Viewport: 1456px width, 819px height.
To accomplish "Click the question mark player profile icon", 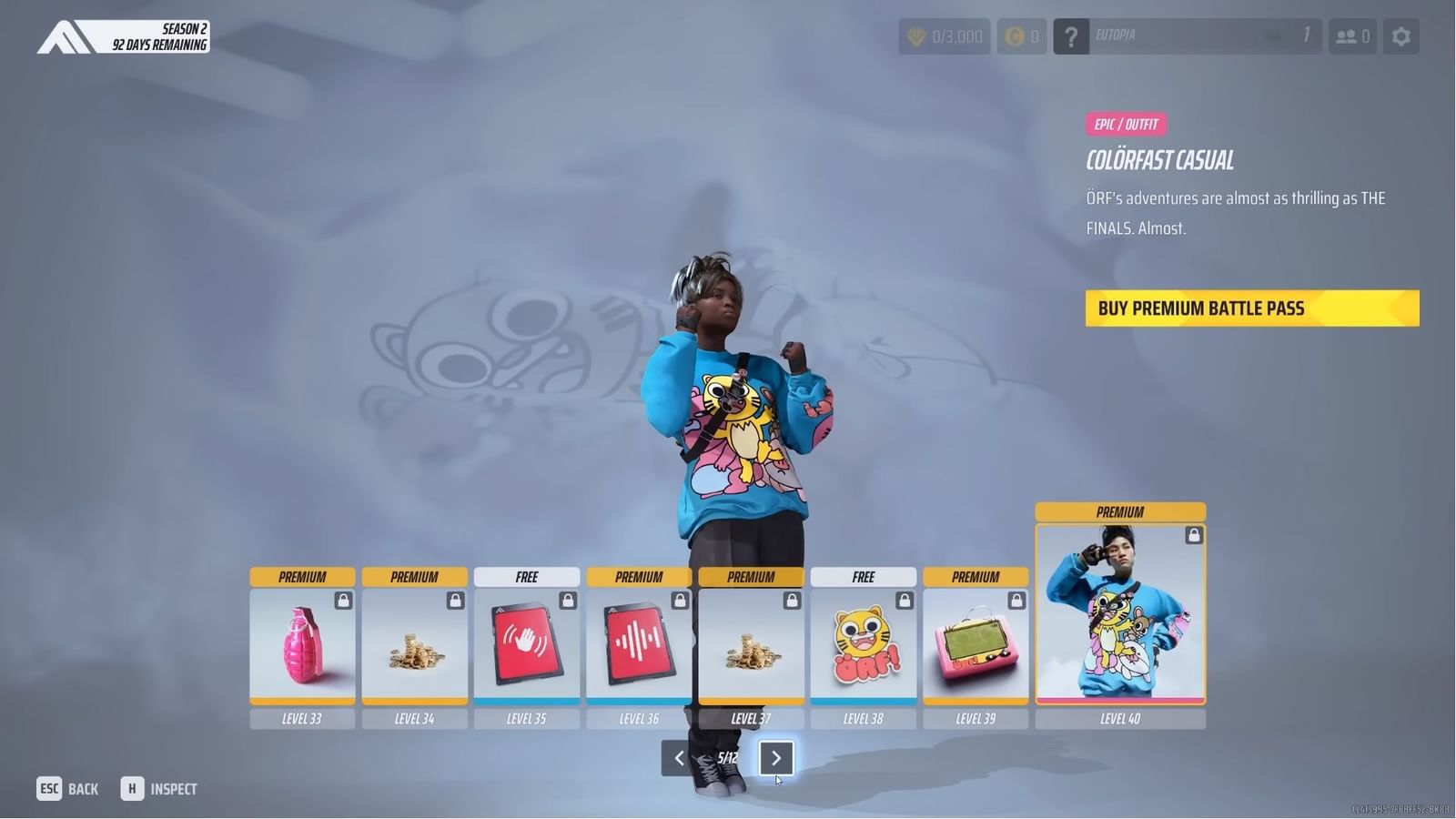I will (1071, 36).
